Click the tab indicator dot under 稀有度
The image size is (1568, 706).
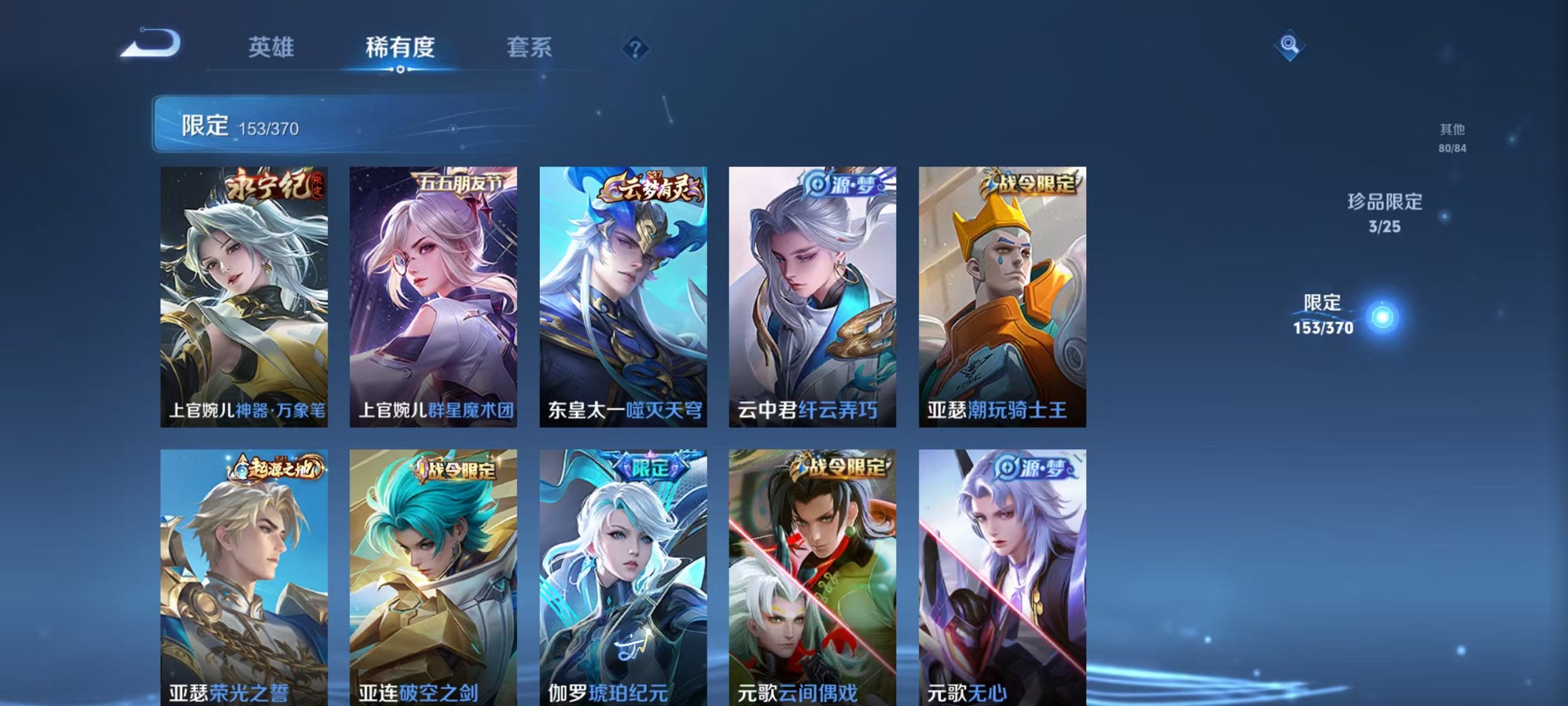pyautogui.click(x=400, y=71)
